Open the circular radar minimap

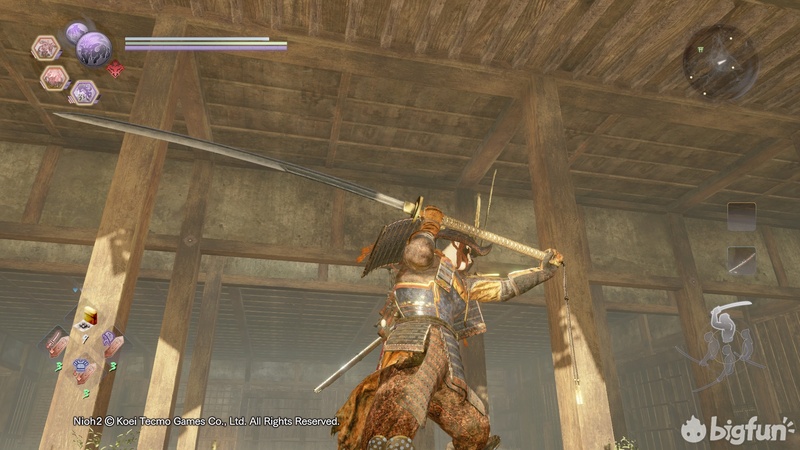point(719,61)
